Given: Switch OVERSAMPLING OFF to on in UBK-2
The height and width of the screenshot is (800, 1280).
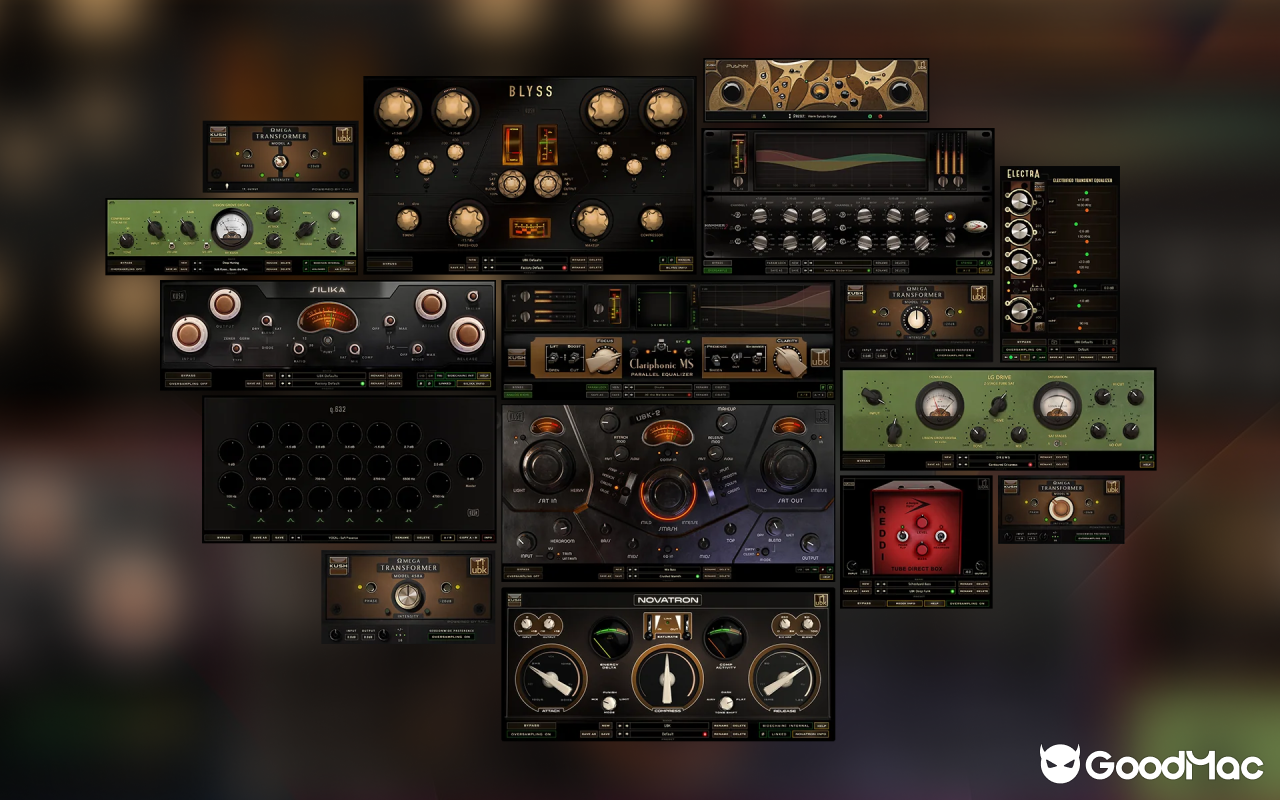Looking at the screenshot, I should (523, 576).
